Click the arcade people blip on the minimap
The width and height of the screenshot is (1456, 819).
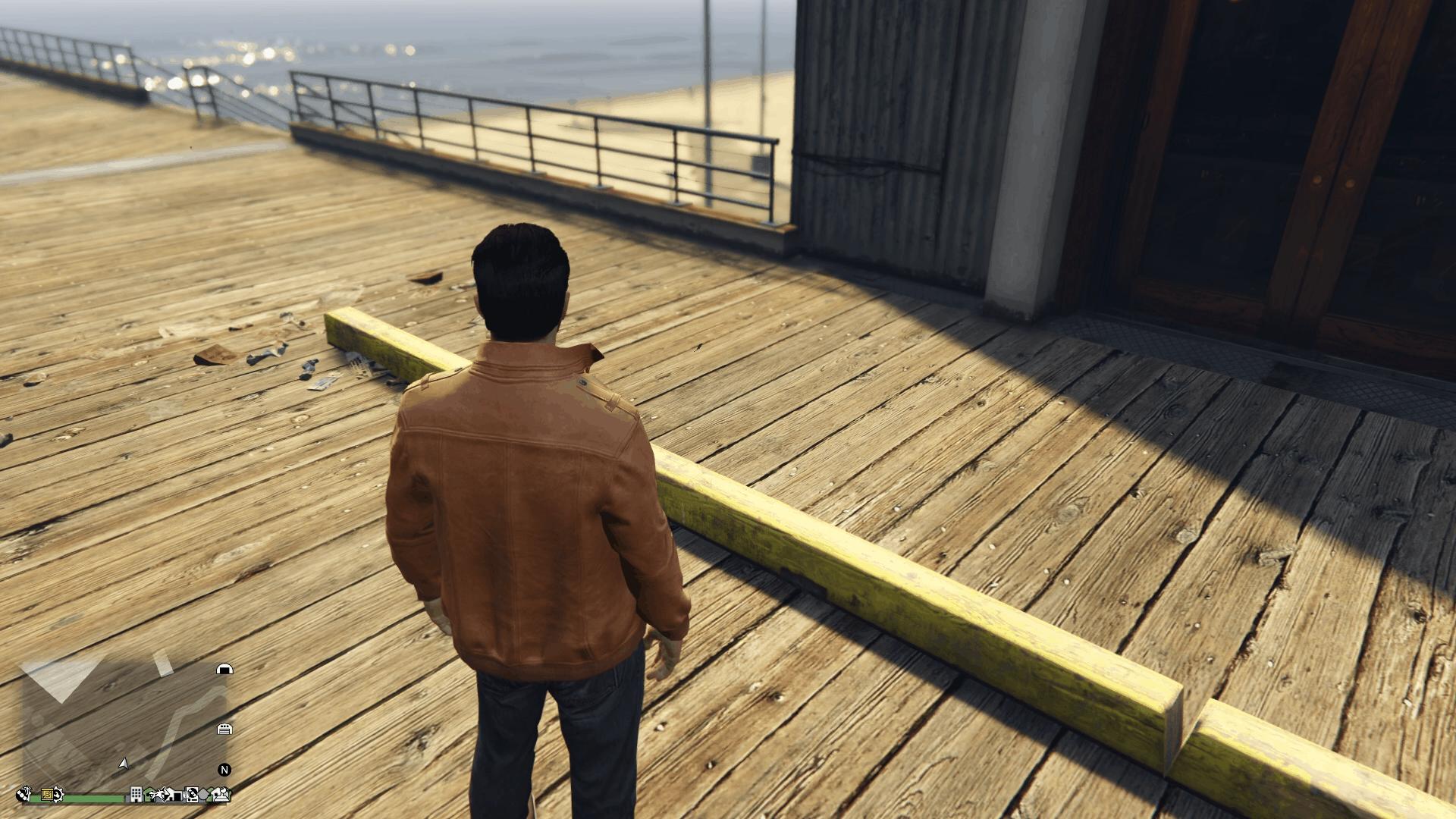click(x=221, y=796)
